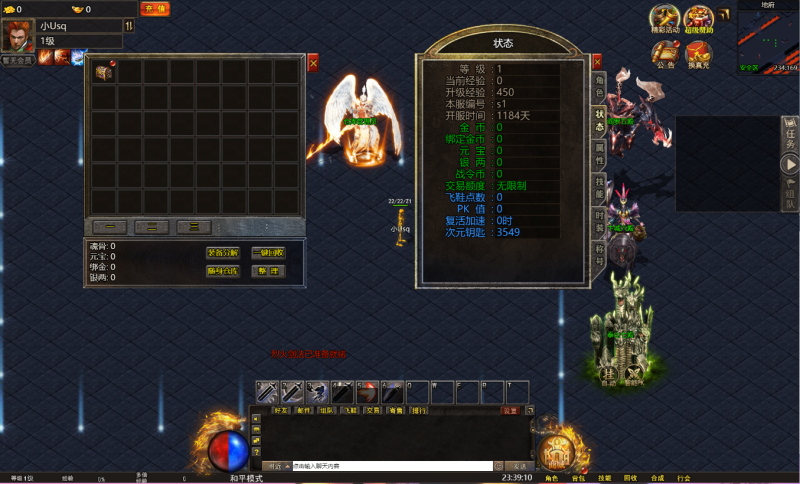Open the 好友 friends chat tab

281,410
